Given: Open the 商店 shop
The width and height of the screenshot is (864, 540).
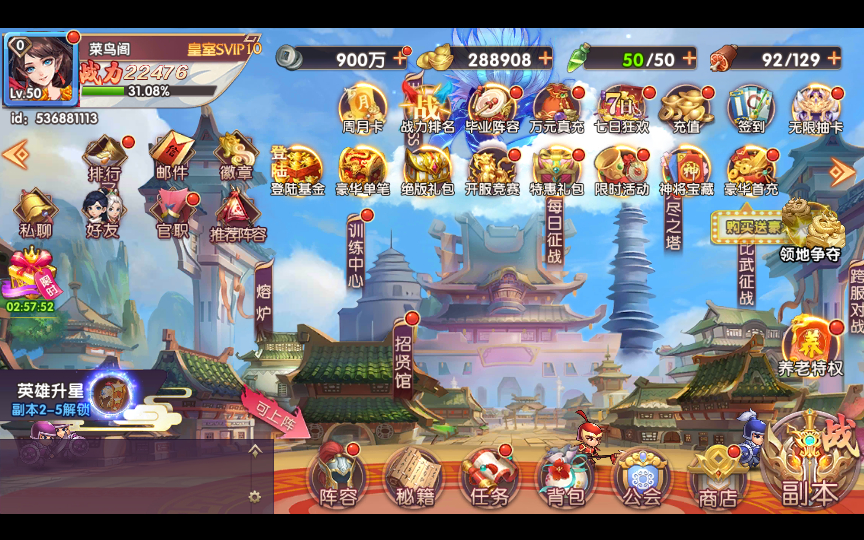Looking at the screenshot, I should point(716,476).
